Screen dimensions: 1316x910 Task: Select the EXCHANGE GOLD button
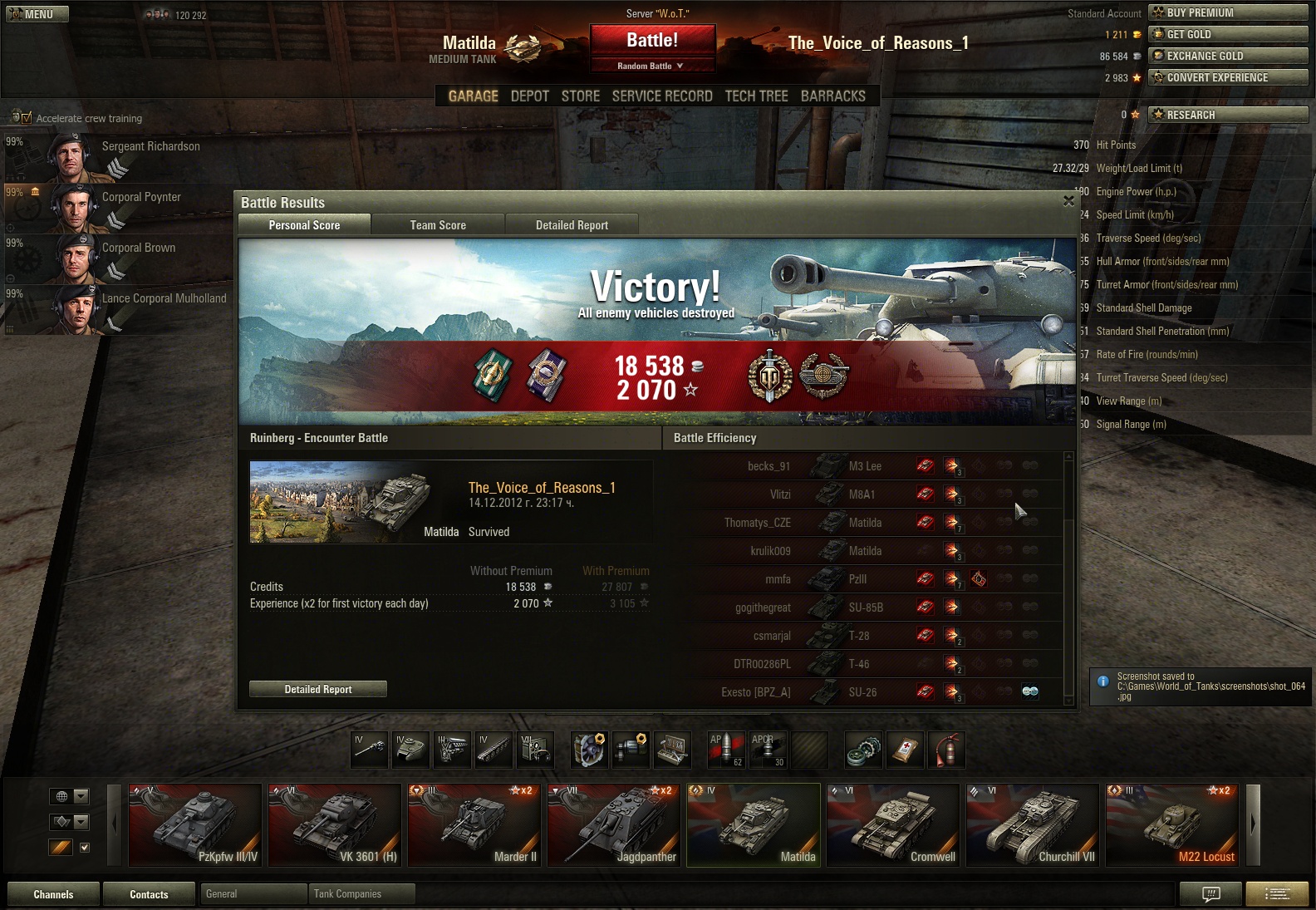click(x=1228, y=56)
